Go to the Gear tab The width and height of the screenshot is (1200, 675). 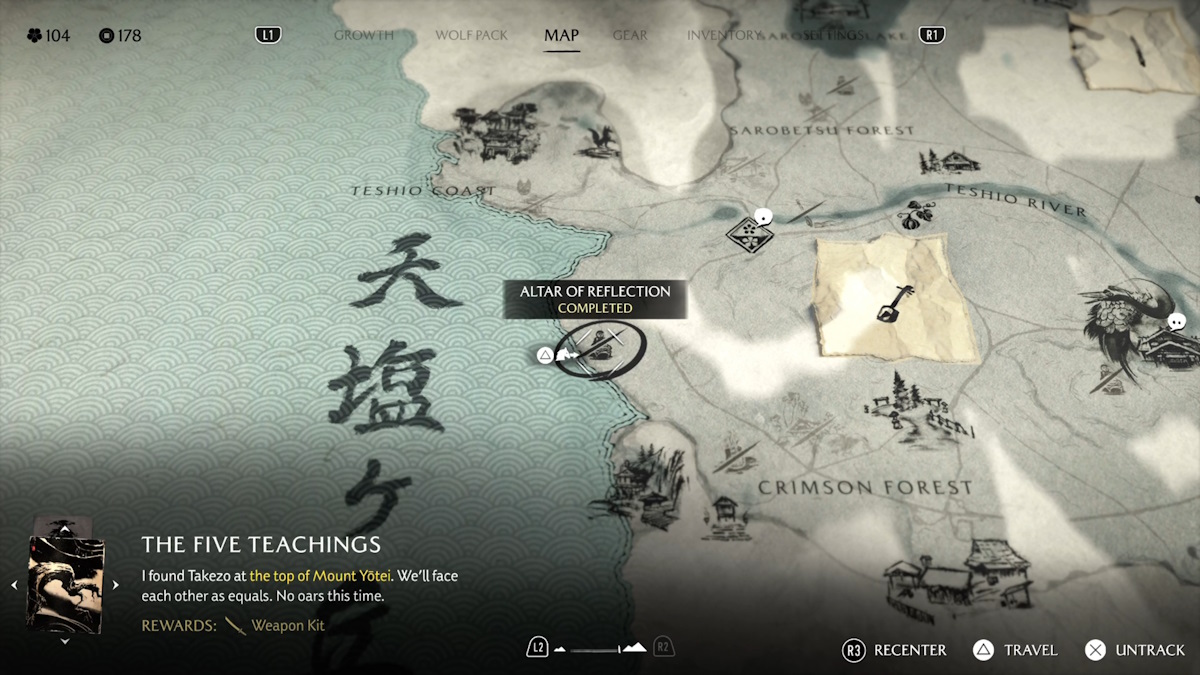(x=630, y=35)
